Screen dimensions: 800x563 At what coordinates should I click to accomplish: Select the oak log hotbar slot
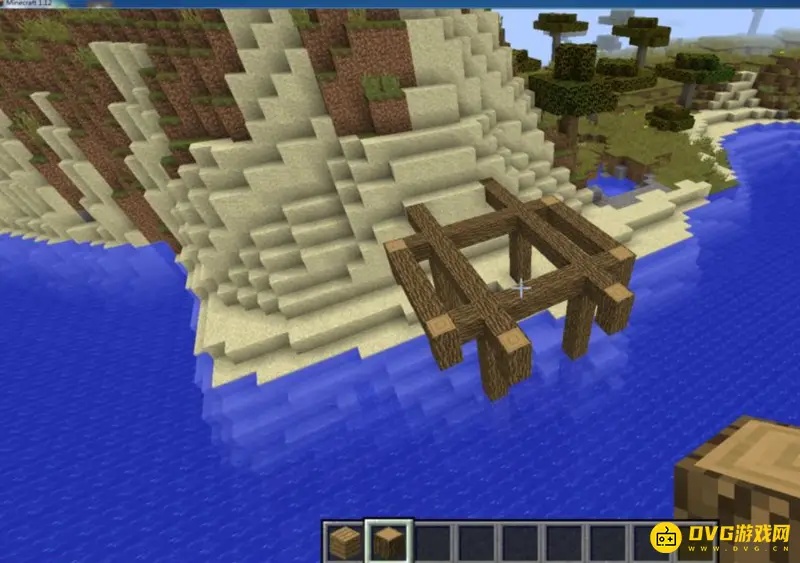[388, 543]
